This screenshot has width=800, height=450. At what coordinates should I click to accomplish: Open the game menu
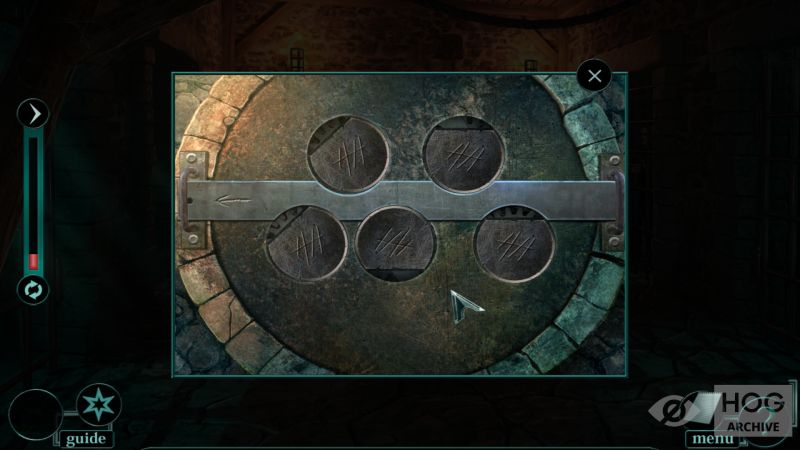712,438
